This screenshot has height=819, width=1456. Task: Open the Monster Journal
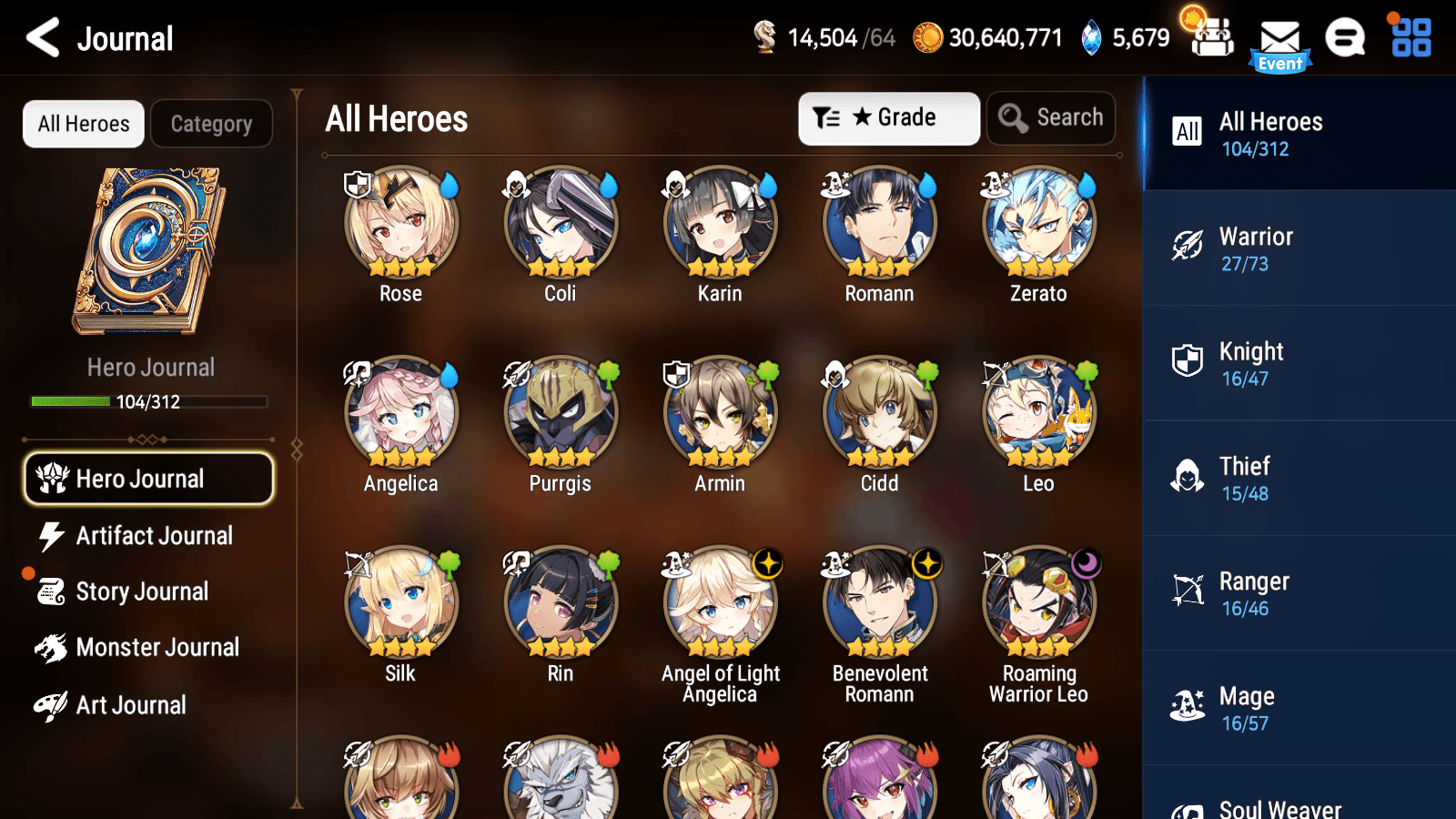(x=158, y=647)
